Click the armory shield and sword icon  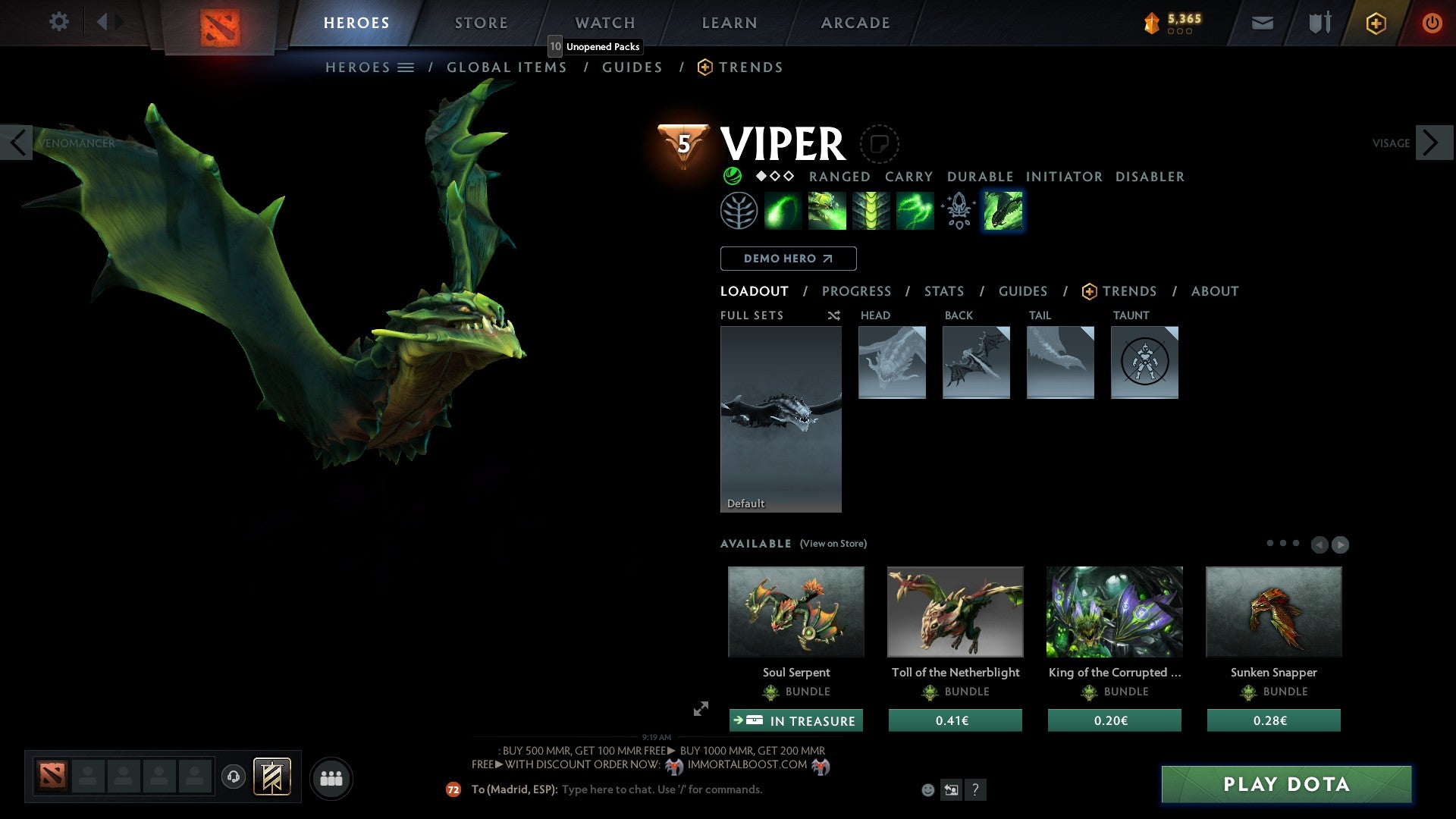1319,23
